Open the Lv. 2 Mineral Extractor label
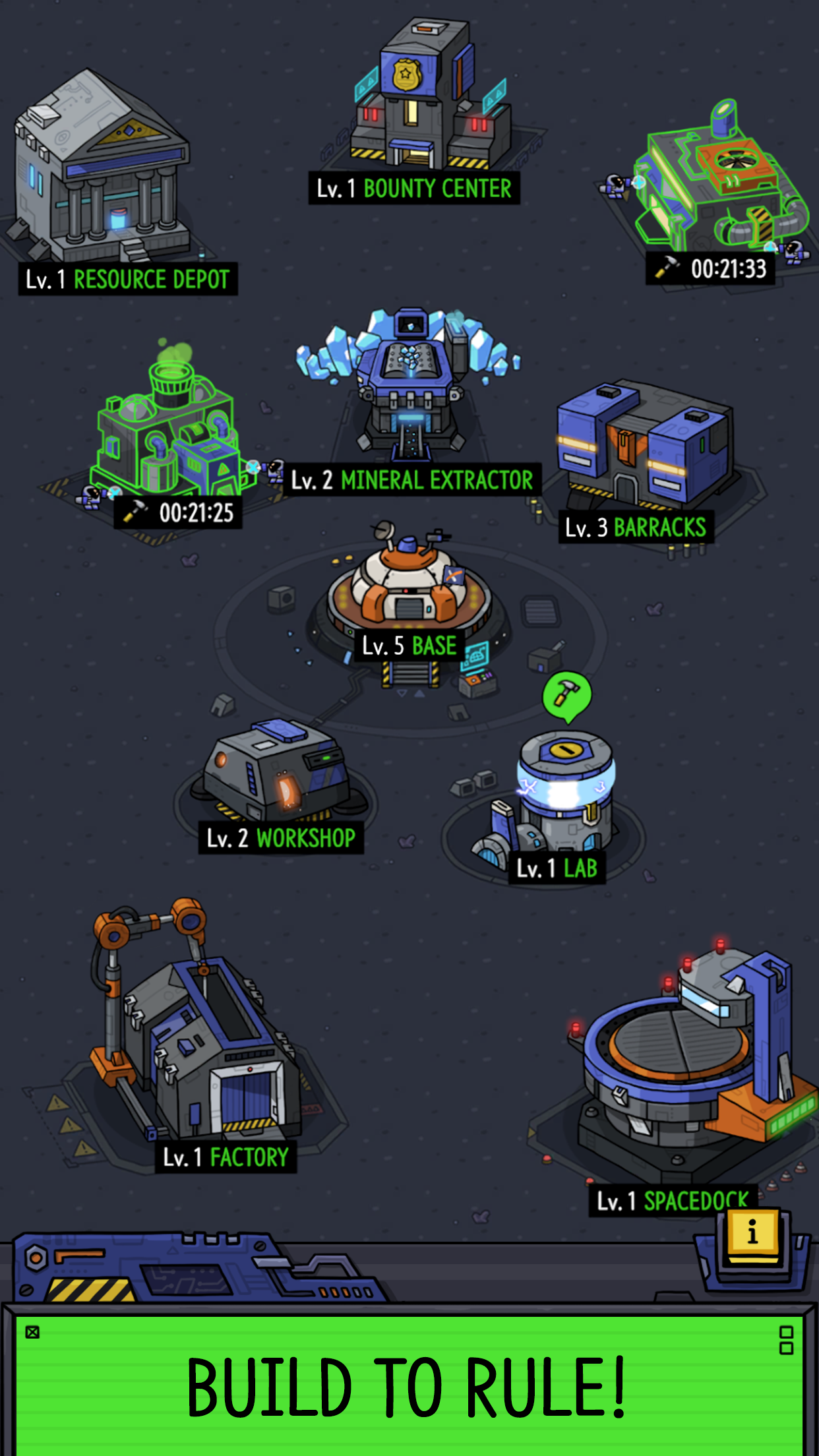 [412, 480]
